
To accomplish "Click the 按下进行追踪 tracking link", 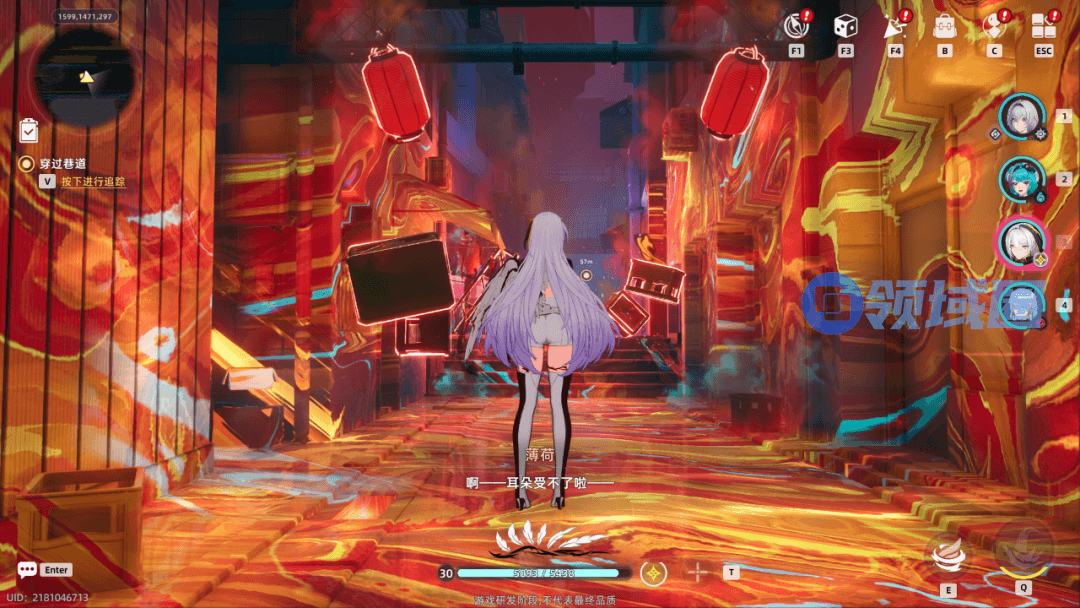I will click(x=93, y=182).
